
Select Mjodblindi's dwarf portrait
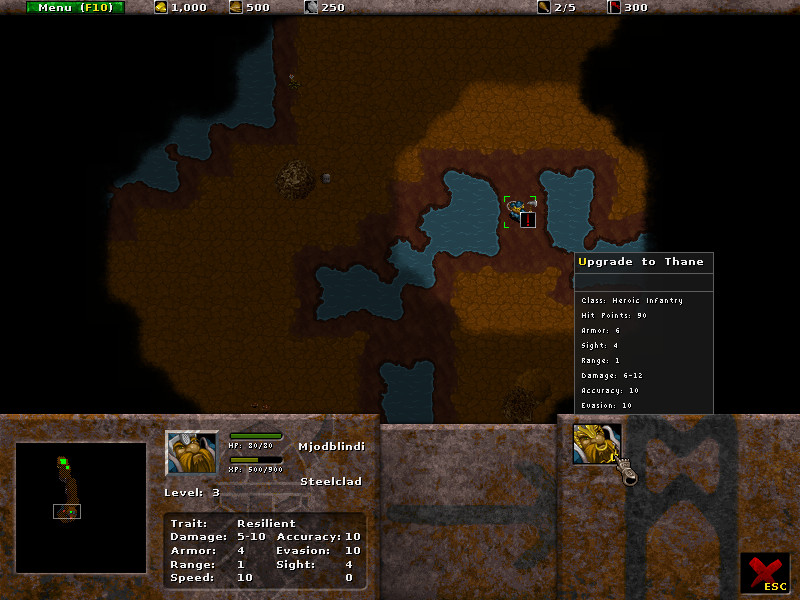191,454
